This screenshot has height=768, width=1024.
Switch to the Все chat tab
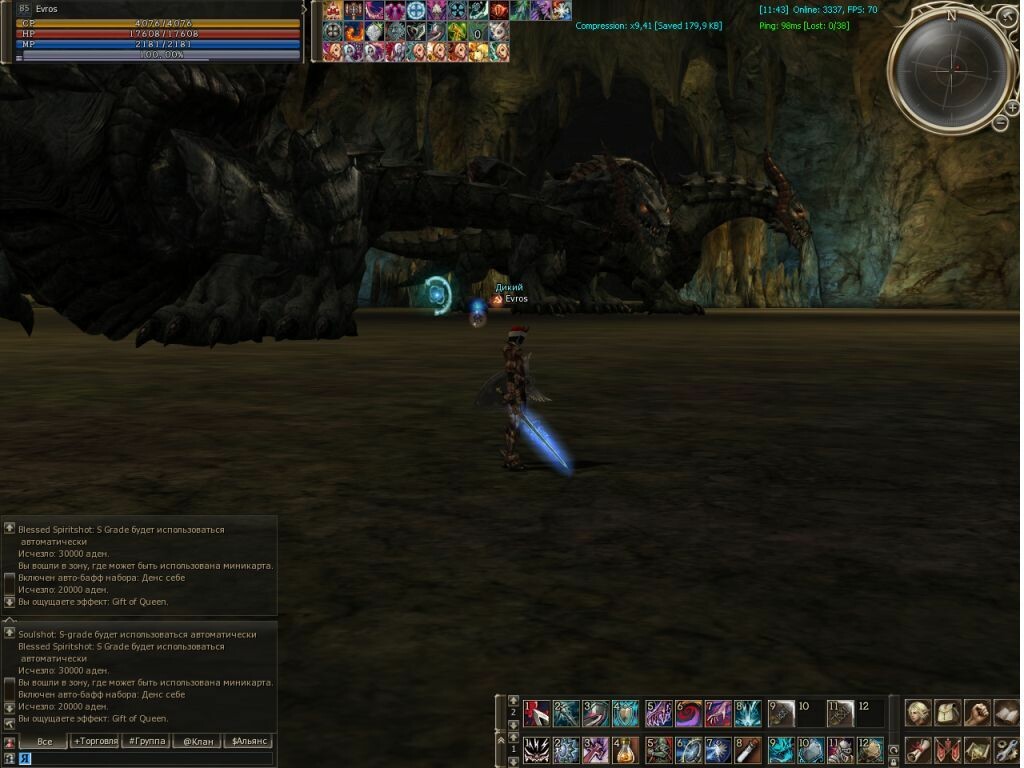pos(44,741)
